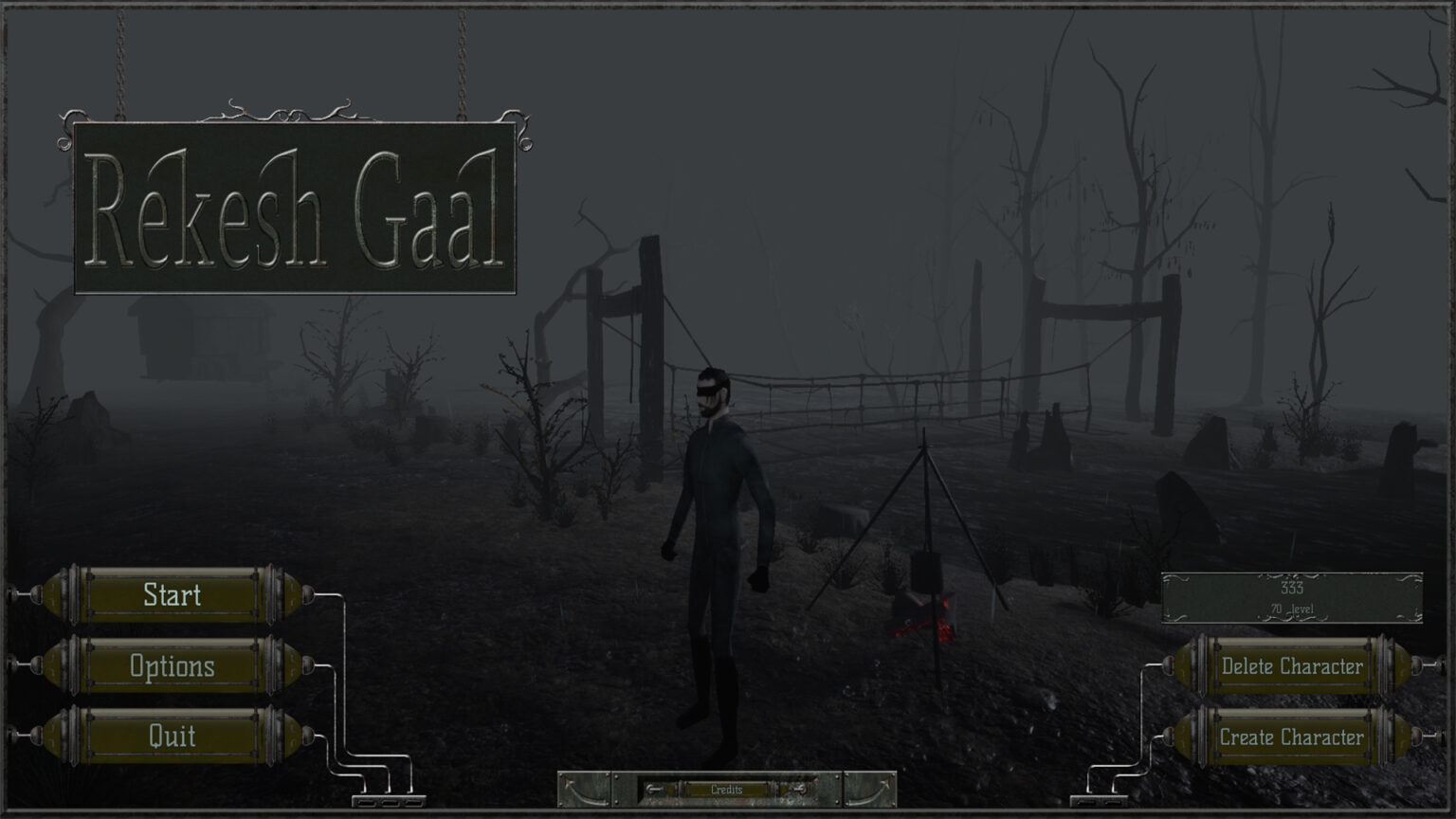Quit the game
Image resolution: width=1456 pixels, height=819 pixels.
[172, 737]
